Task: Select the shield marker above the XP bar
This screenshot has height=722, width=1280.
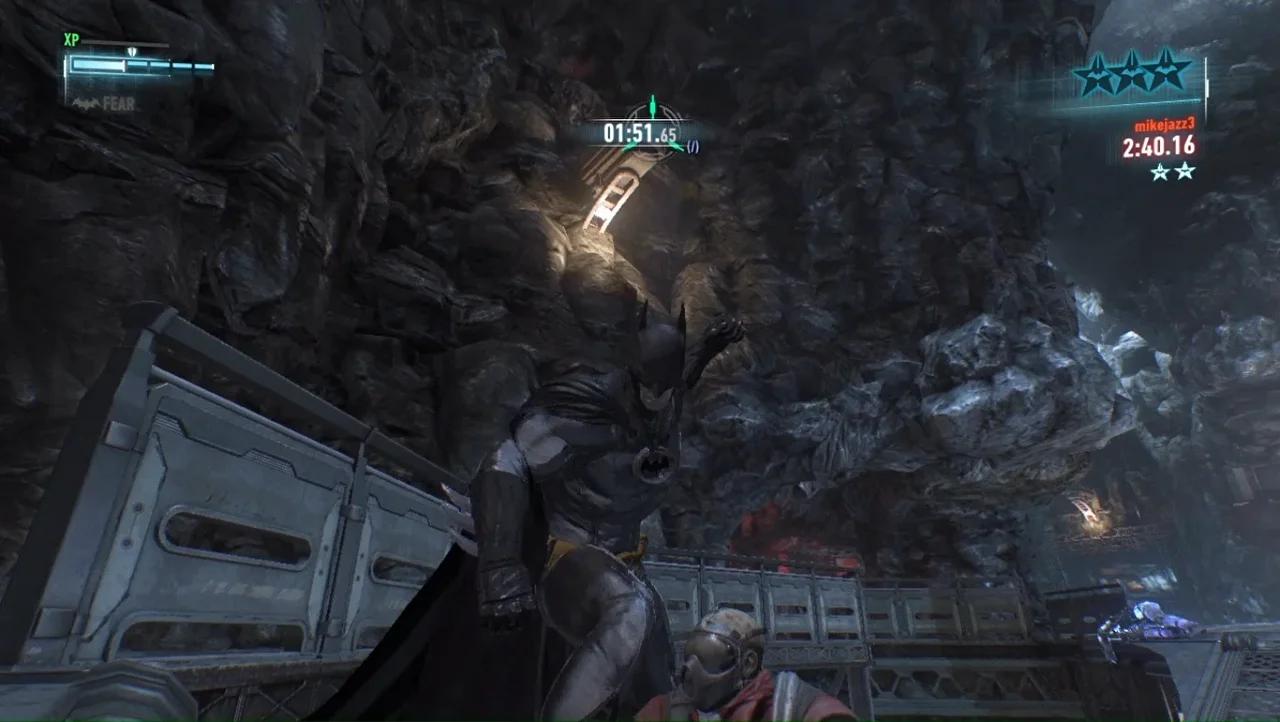Action: click(132, 52)
